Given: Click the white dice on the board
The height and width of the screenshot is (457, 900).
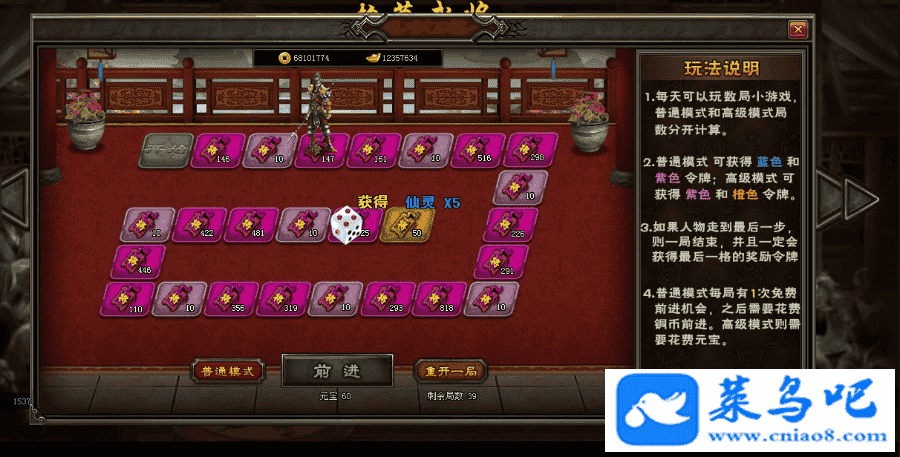Looking at the screenshot, I should pyautogui.click(x=345, y=224).
